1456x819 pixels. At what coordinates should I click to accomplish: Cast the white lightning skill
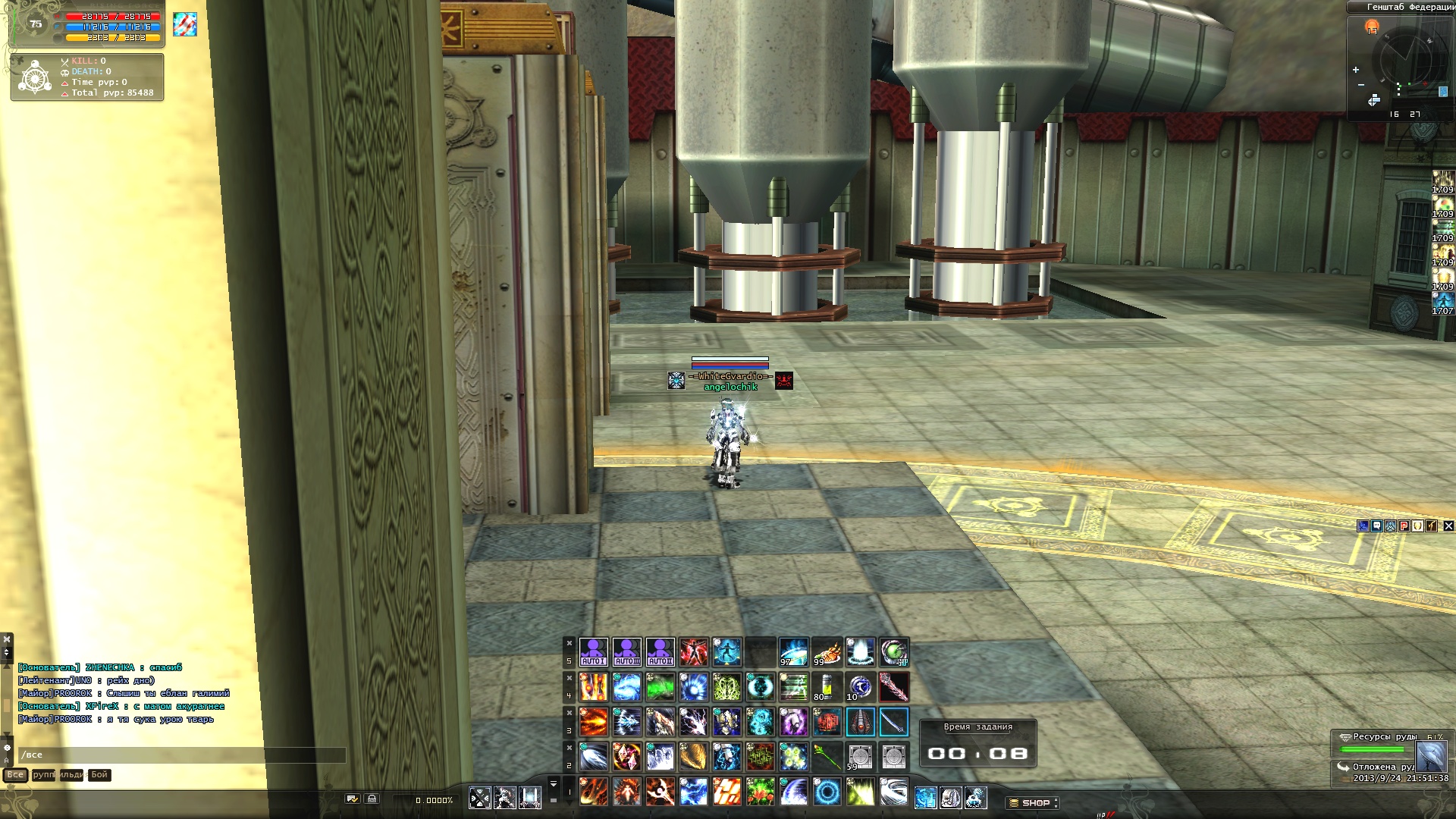tap(693, 721)
